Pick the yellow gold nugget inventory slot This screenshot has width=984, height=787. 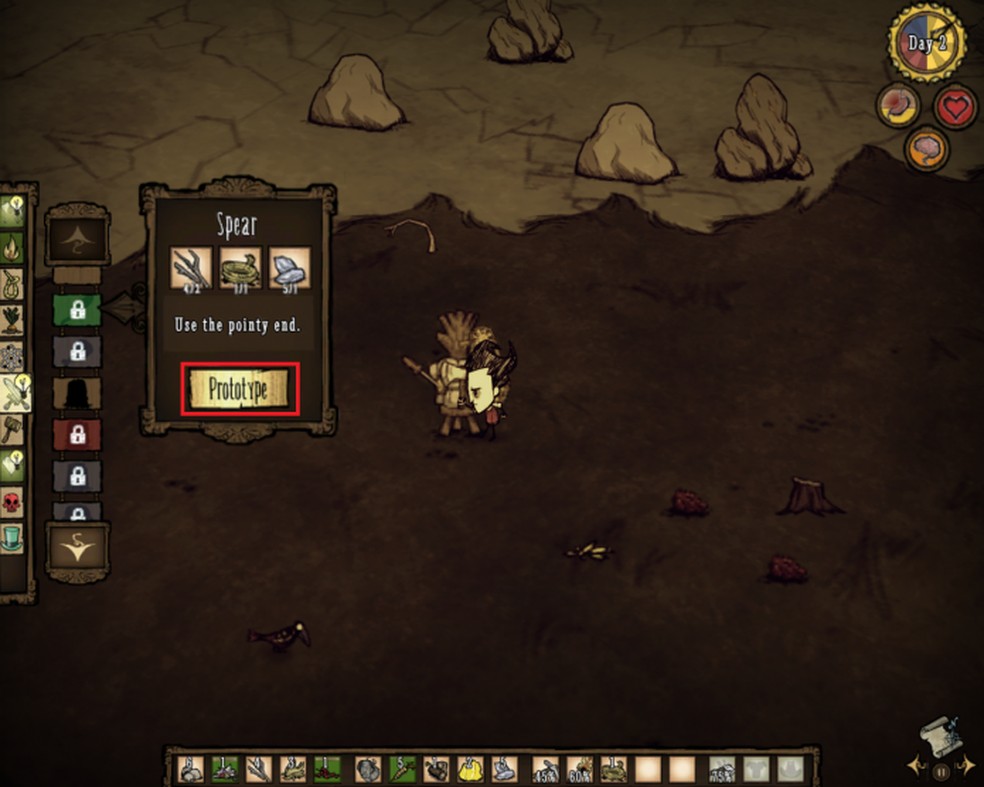pyautogui.click(x=470, y=768)
